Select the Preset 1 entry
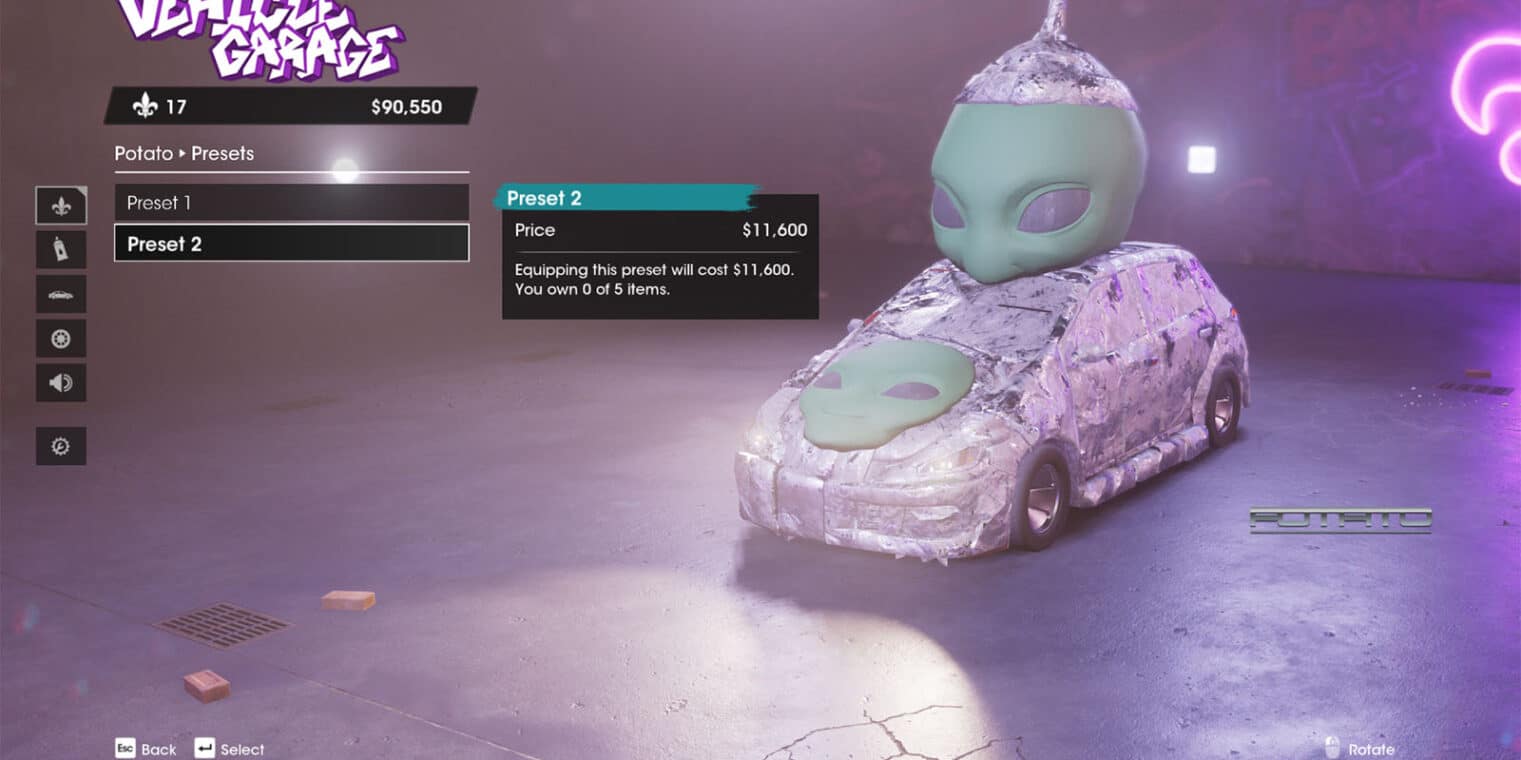 291,203
